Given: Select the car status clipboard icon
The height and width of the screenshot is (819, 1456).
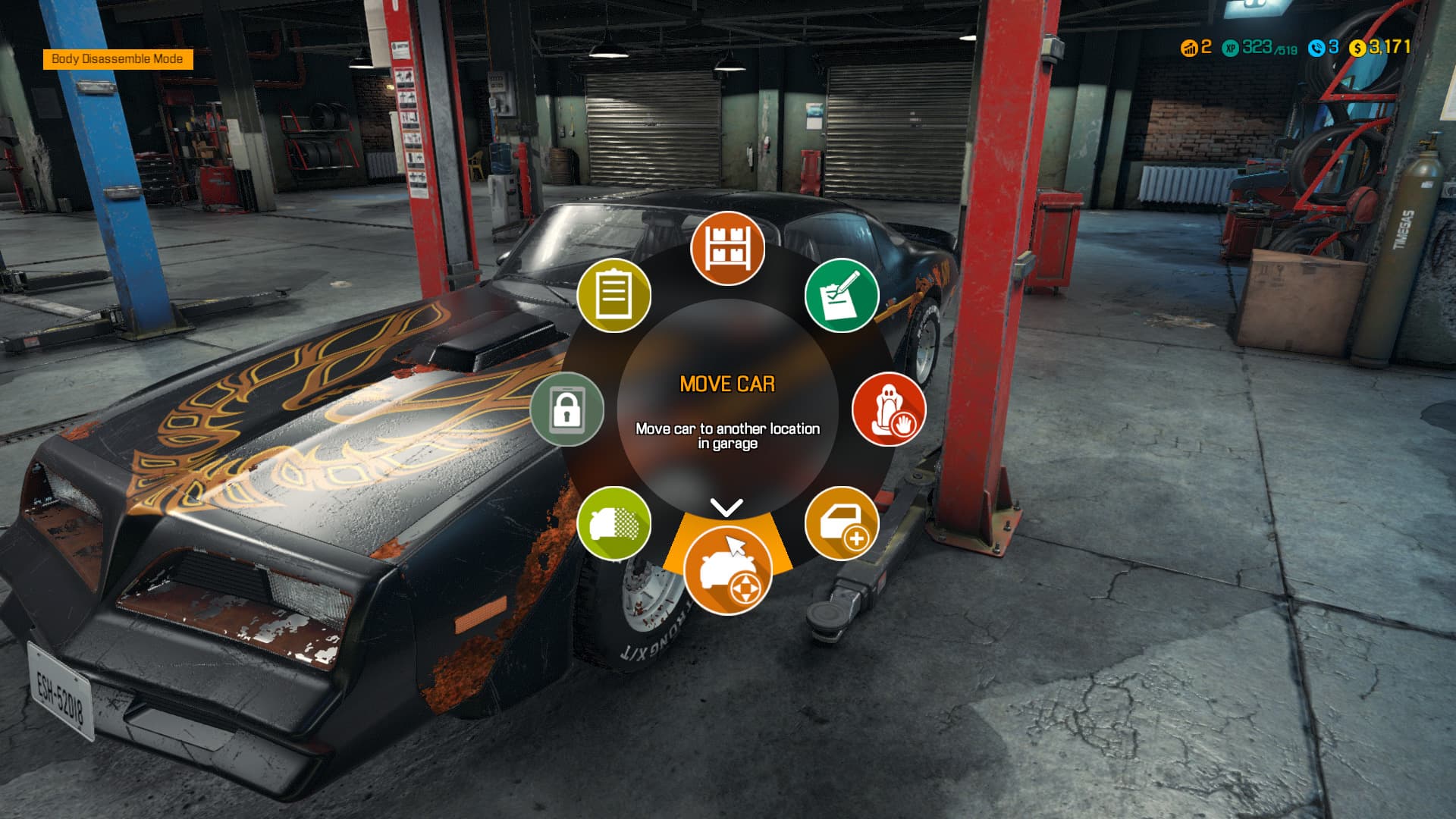Looking at the screenshot, I should point(614,296).
